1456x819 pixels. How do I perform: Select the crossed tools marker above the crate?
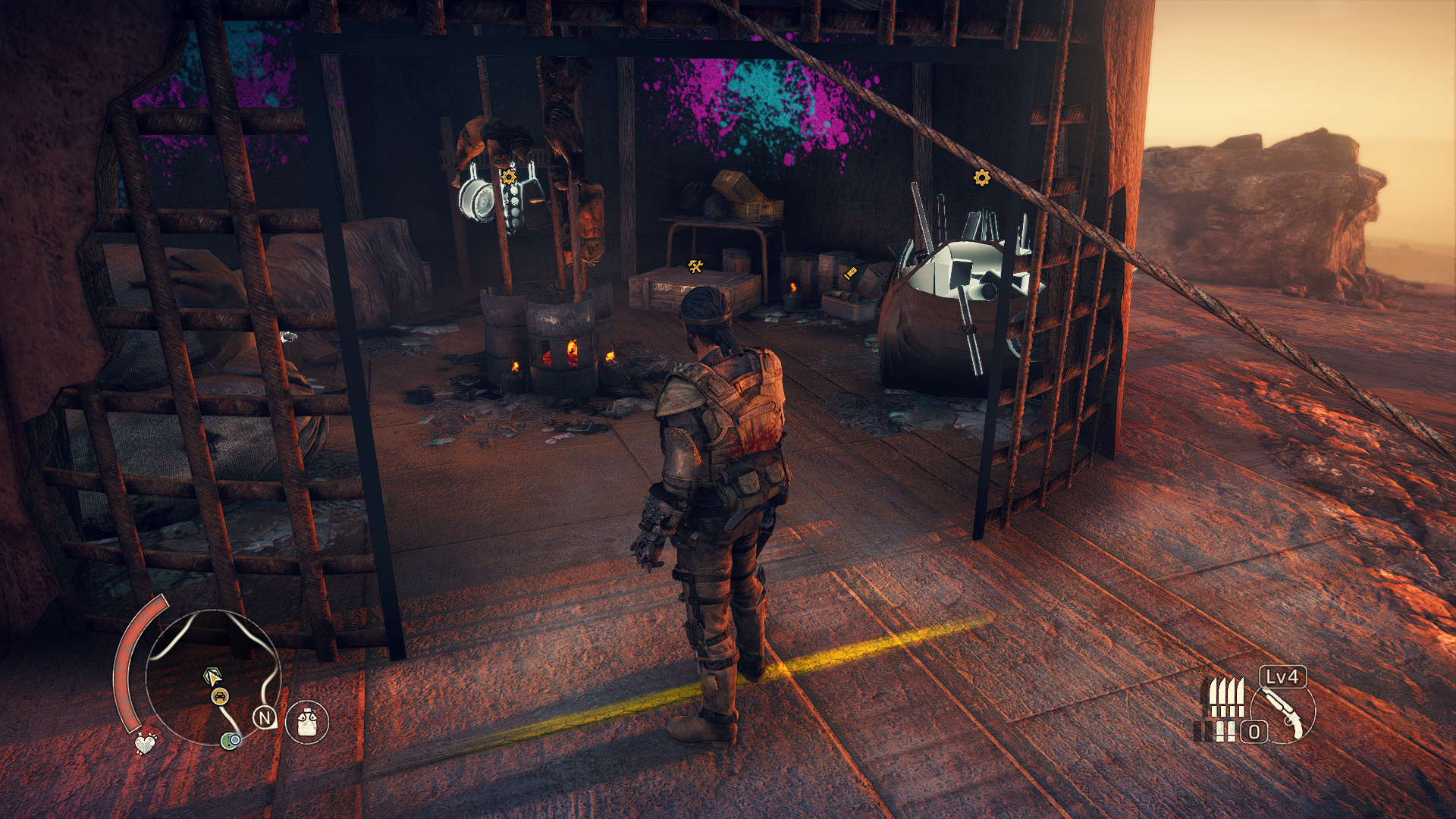click(x=695, y=265)
